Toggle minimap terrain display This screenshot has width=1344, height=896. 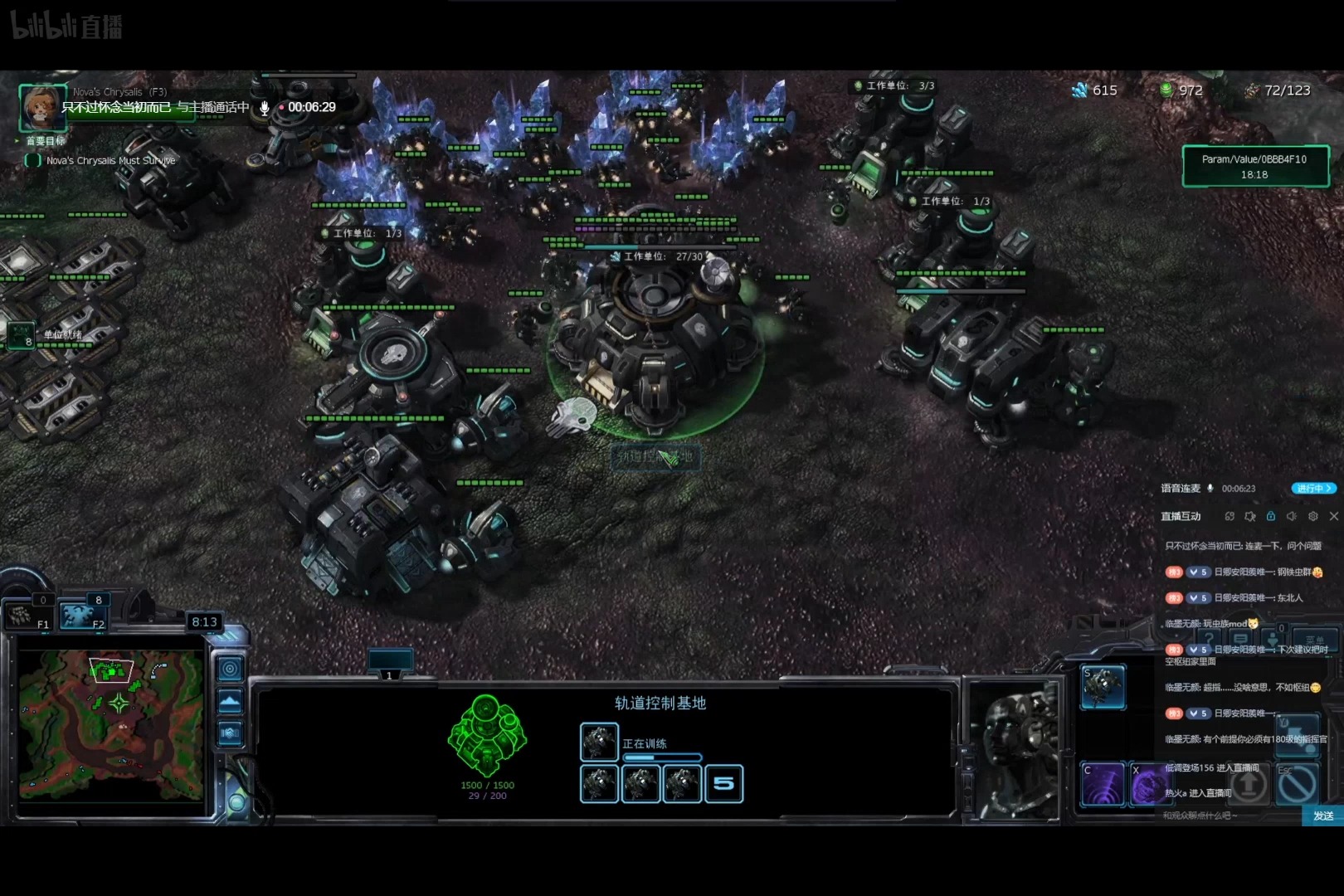230,702
